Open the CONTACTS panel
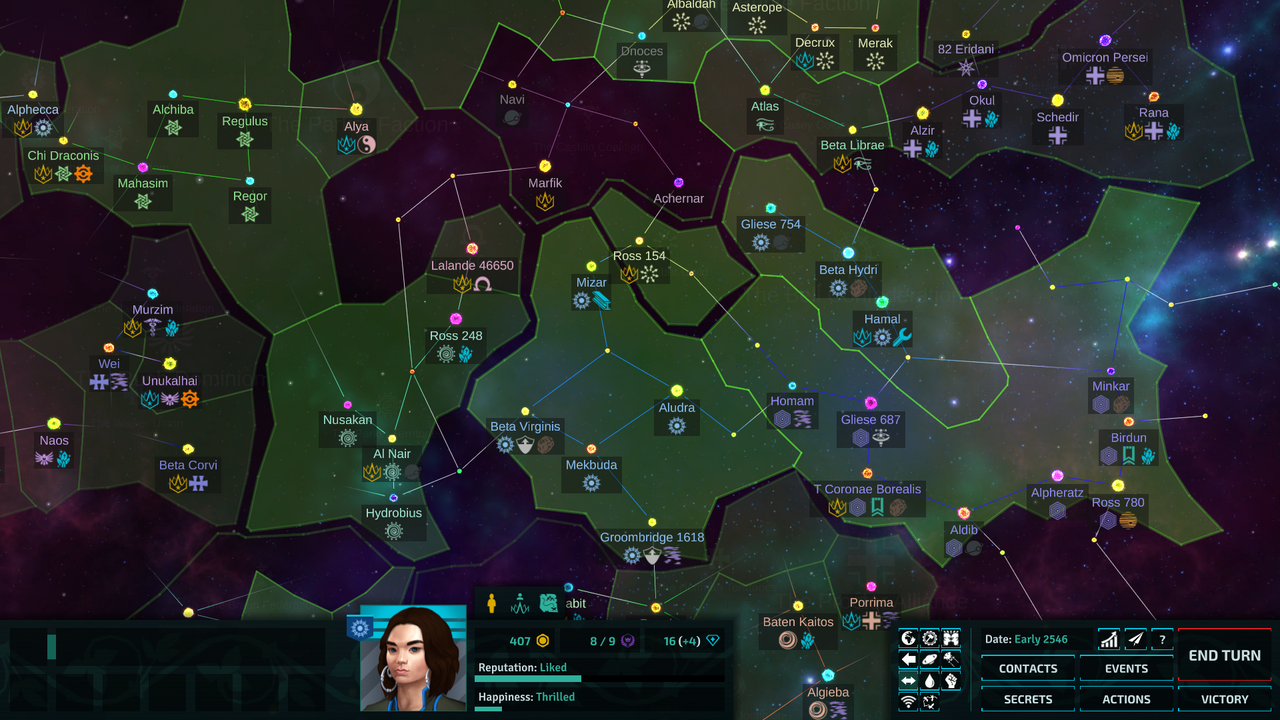This screenshot has width=1280, height=720. [x=1027, y=668]
